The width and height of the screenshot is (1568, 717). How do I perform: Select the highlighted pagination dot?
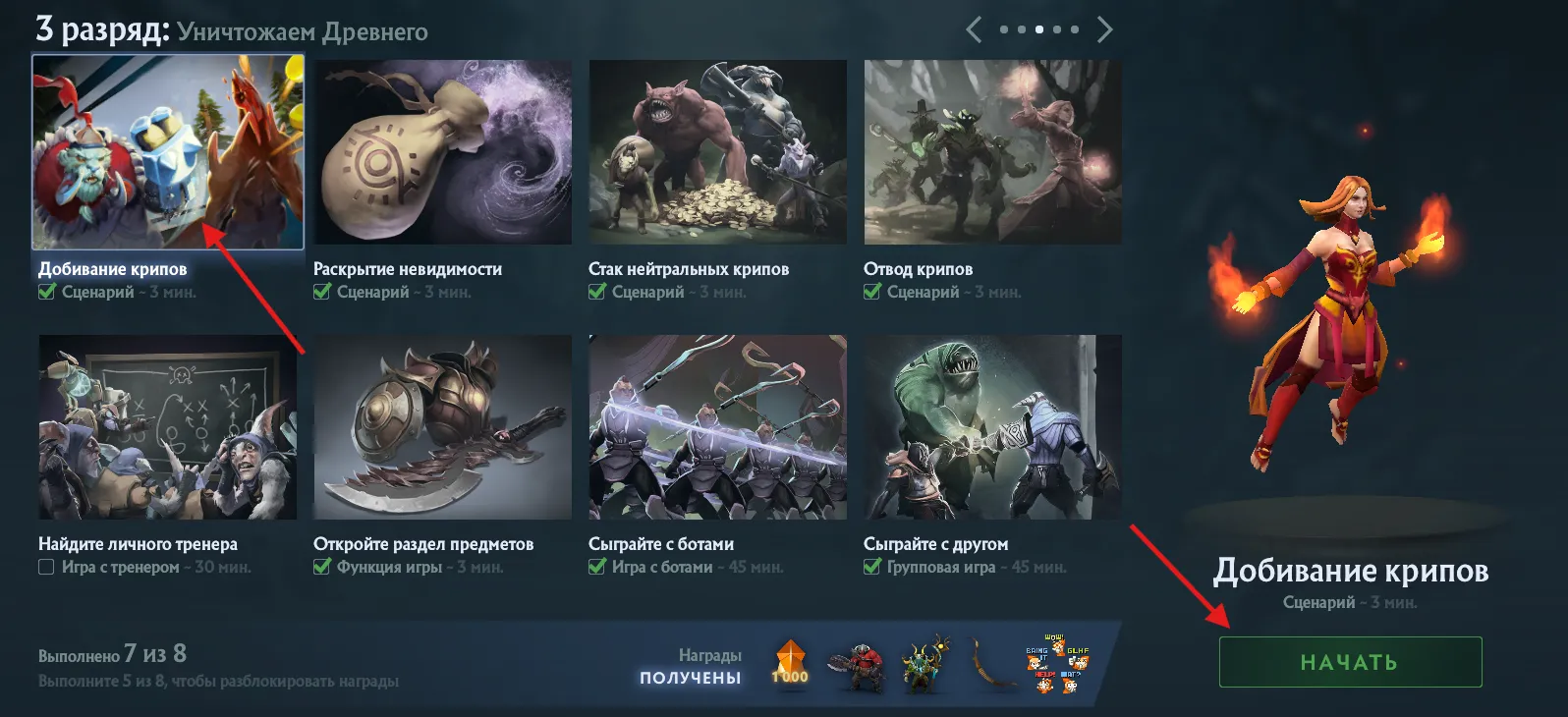(1039, 29)
